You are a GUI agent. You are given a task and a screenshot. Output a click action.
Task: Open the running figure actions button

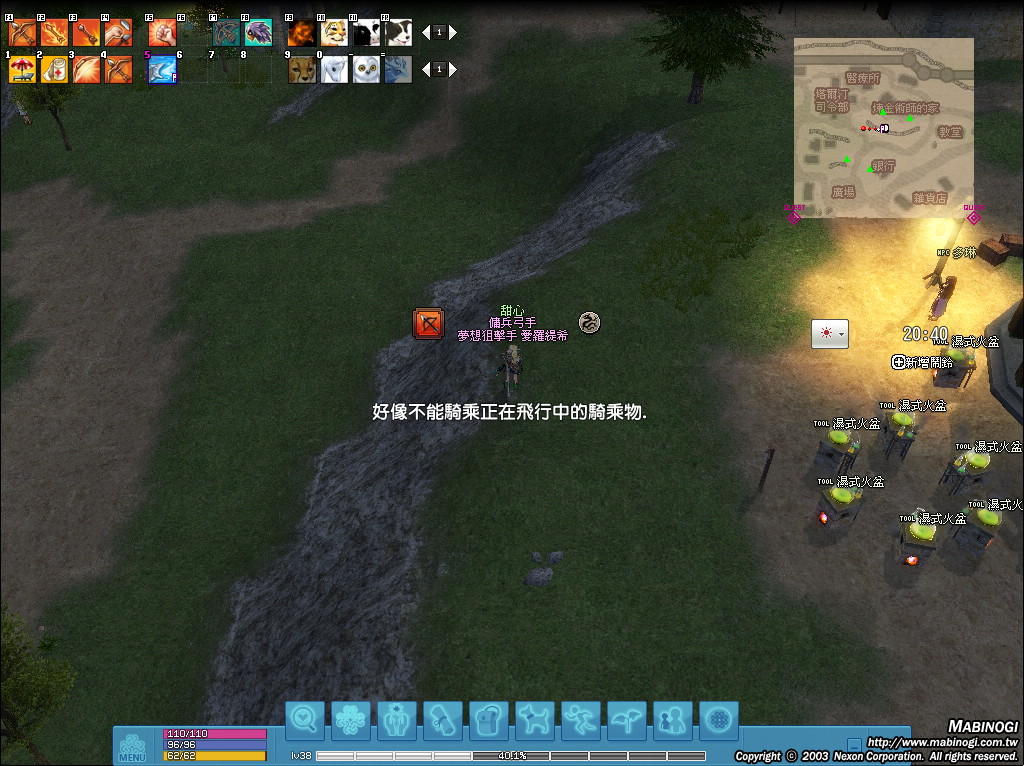[581, 720]
